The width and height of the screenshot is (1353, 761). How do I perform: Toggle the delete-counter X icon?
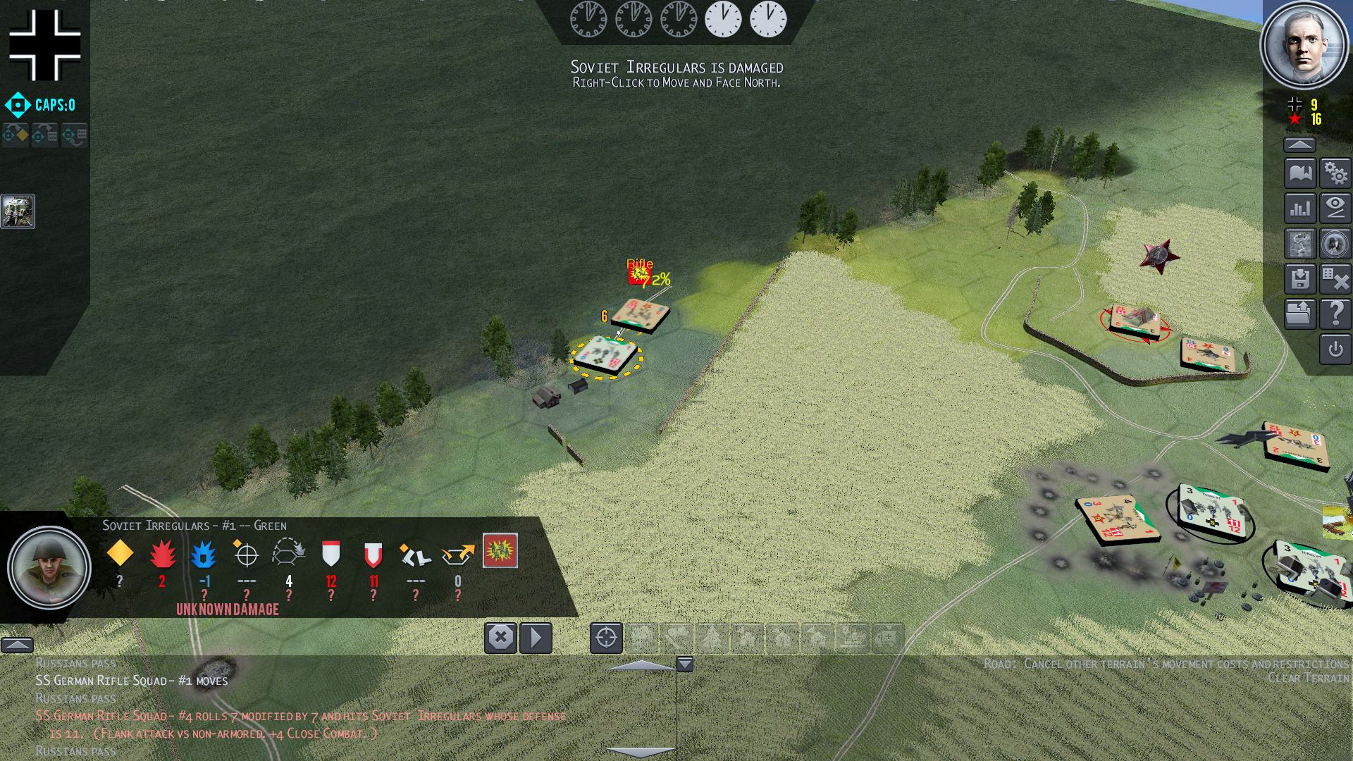click(1335, 279)
